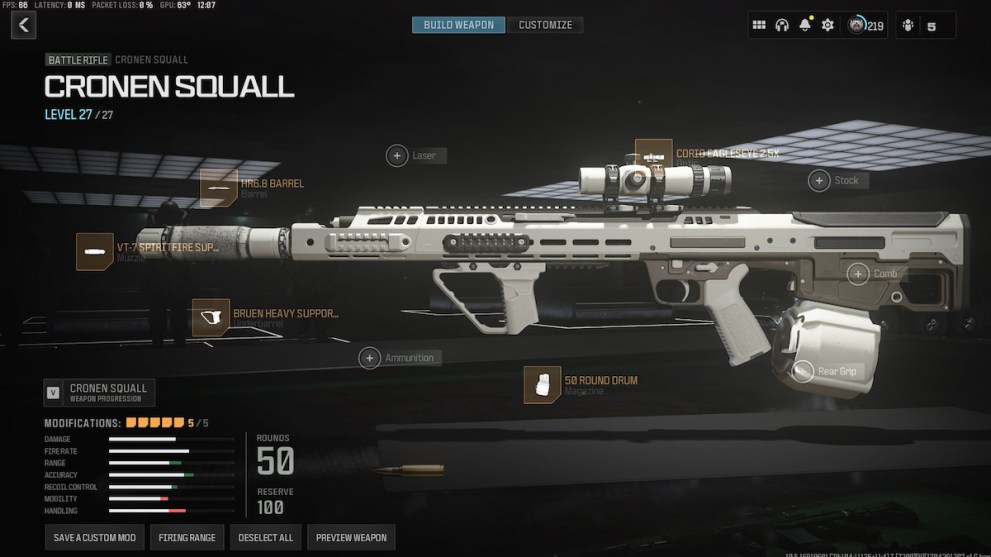Check the notifications bell
The height and width of the screenshot is (557, 991).
point(805,25)
